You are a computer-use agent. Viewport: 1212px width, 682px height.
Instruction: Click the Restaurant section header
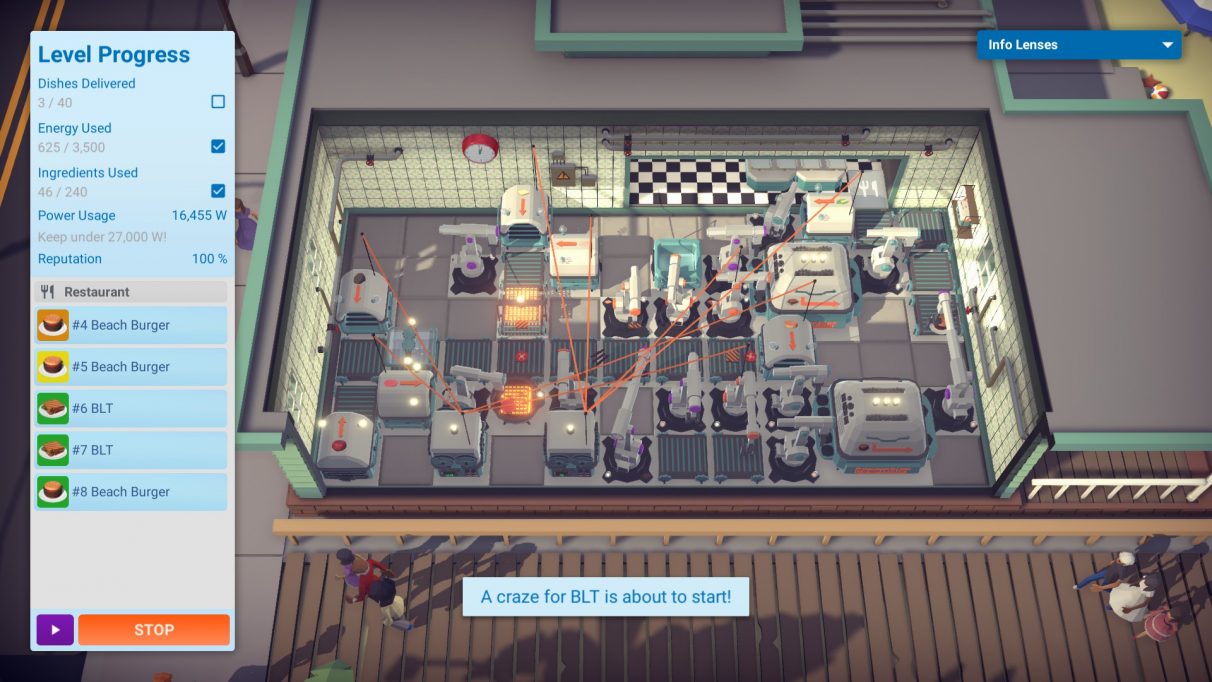(132, 292)
